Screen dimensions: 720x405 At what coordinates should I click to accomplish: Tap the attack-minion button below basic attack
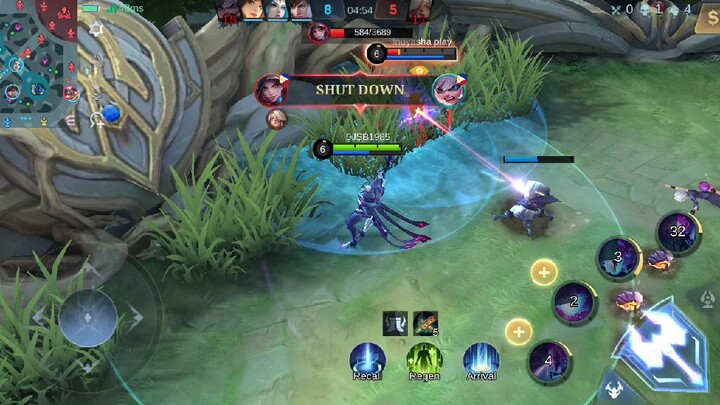click(x=612, y=389)
